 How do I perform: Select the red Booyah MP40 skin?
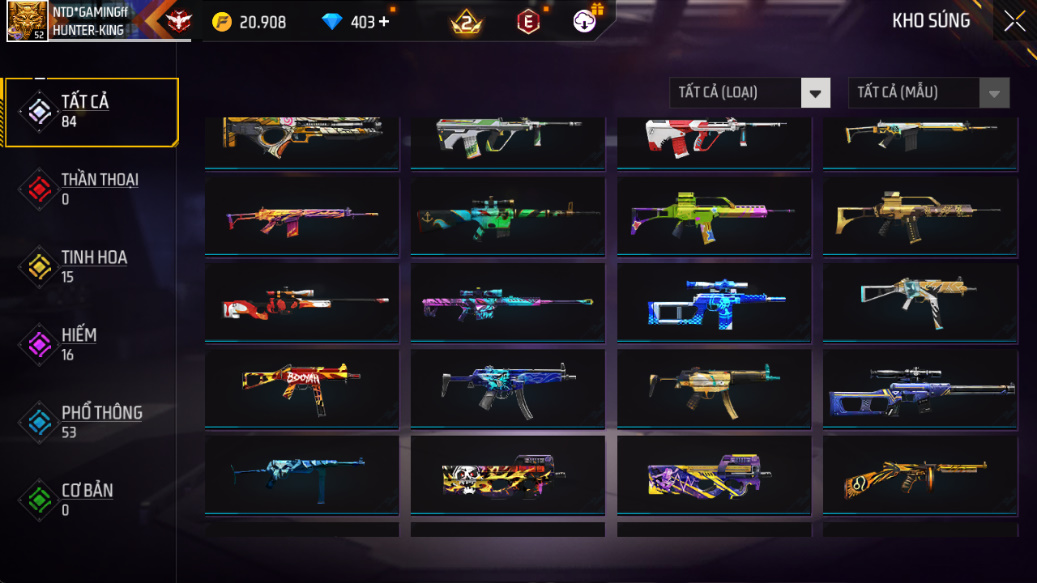[x=302, y=388]
